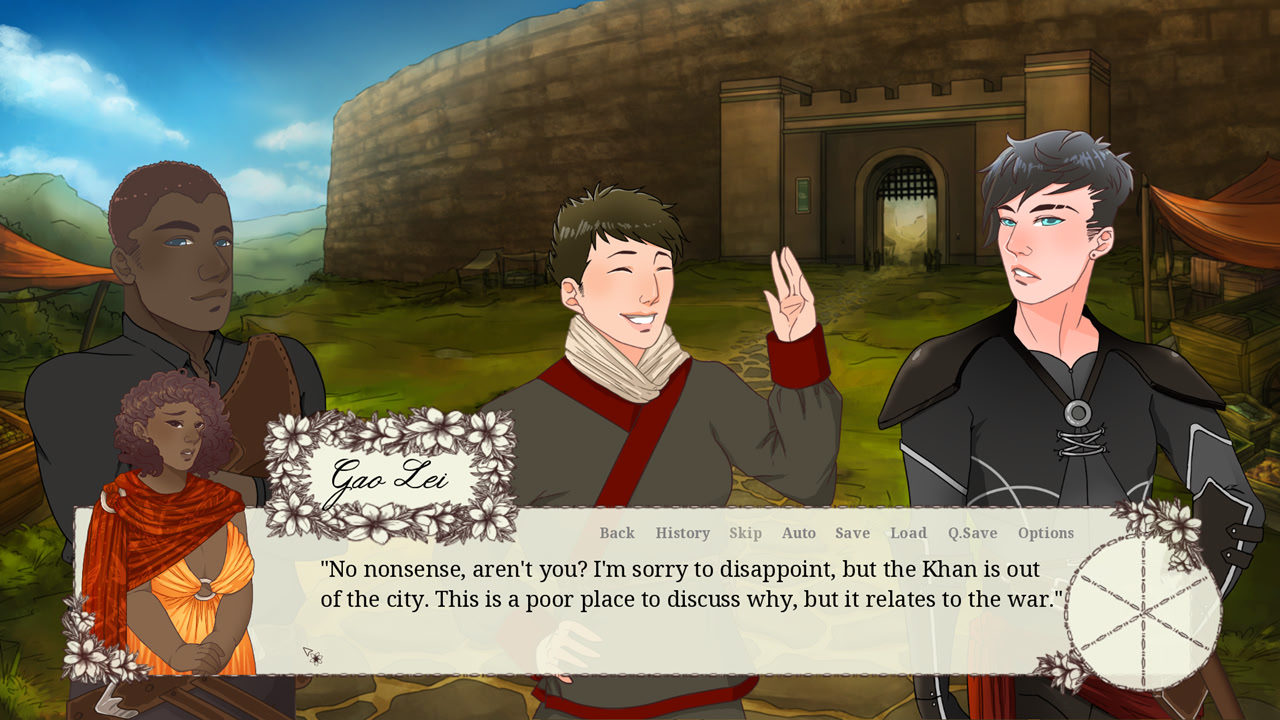Image resolution: width=1280 pixels, height=720 pixels.
Task: Open the Options menu
Action: pyautogui.click(x=1046, y=533)
